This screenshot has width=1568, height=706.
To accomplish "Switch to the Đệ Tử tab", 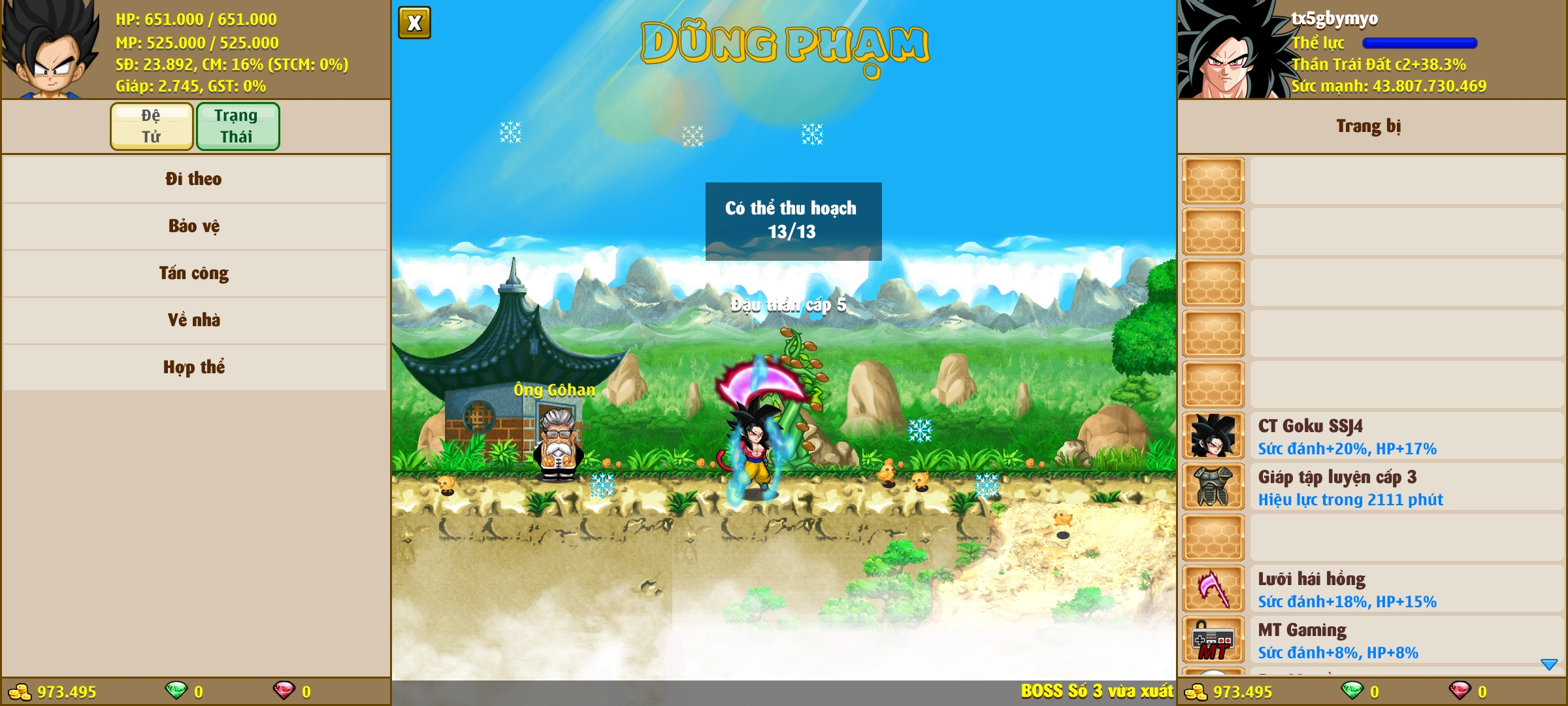I will tap(152, 126).
